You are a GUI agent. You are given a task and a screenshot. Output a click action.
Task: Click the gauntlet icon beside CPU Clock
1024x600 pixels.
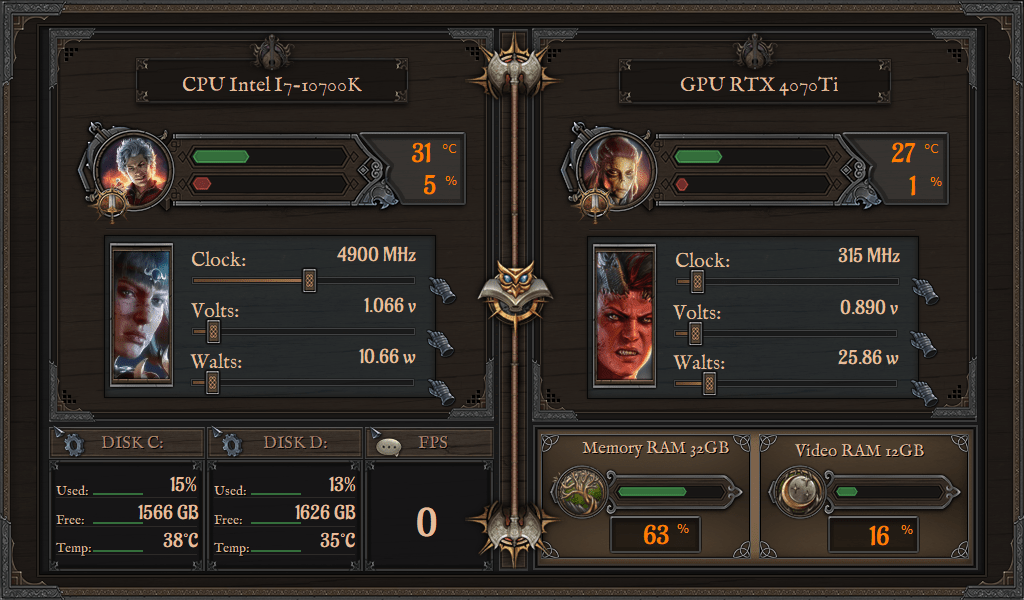click(x=441, y=291)
